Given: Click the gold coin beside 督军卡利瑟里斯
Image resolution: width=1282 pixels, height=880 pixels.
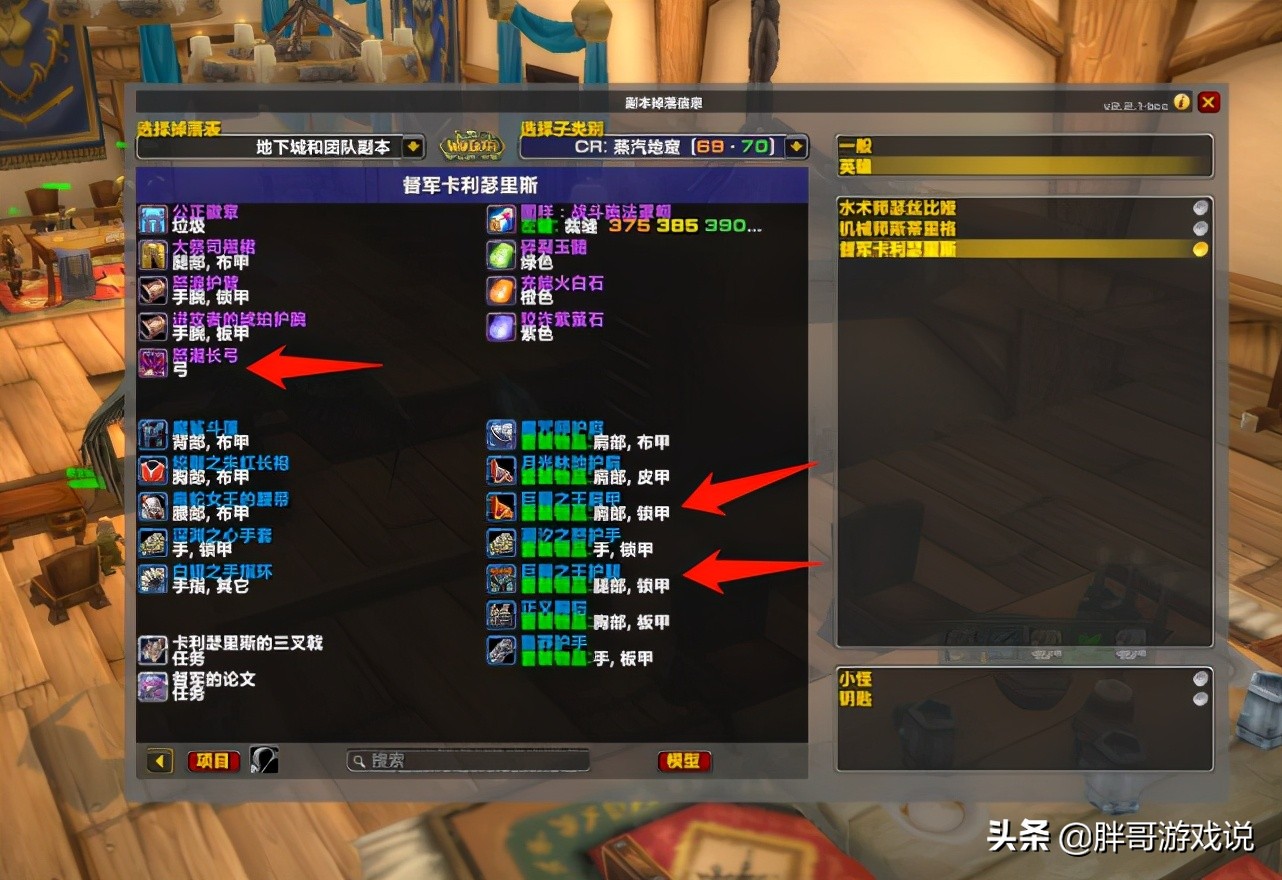Looking at the screenshot, I should 1198,247.
